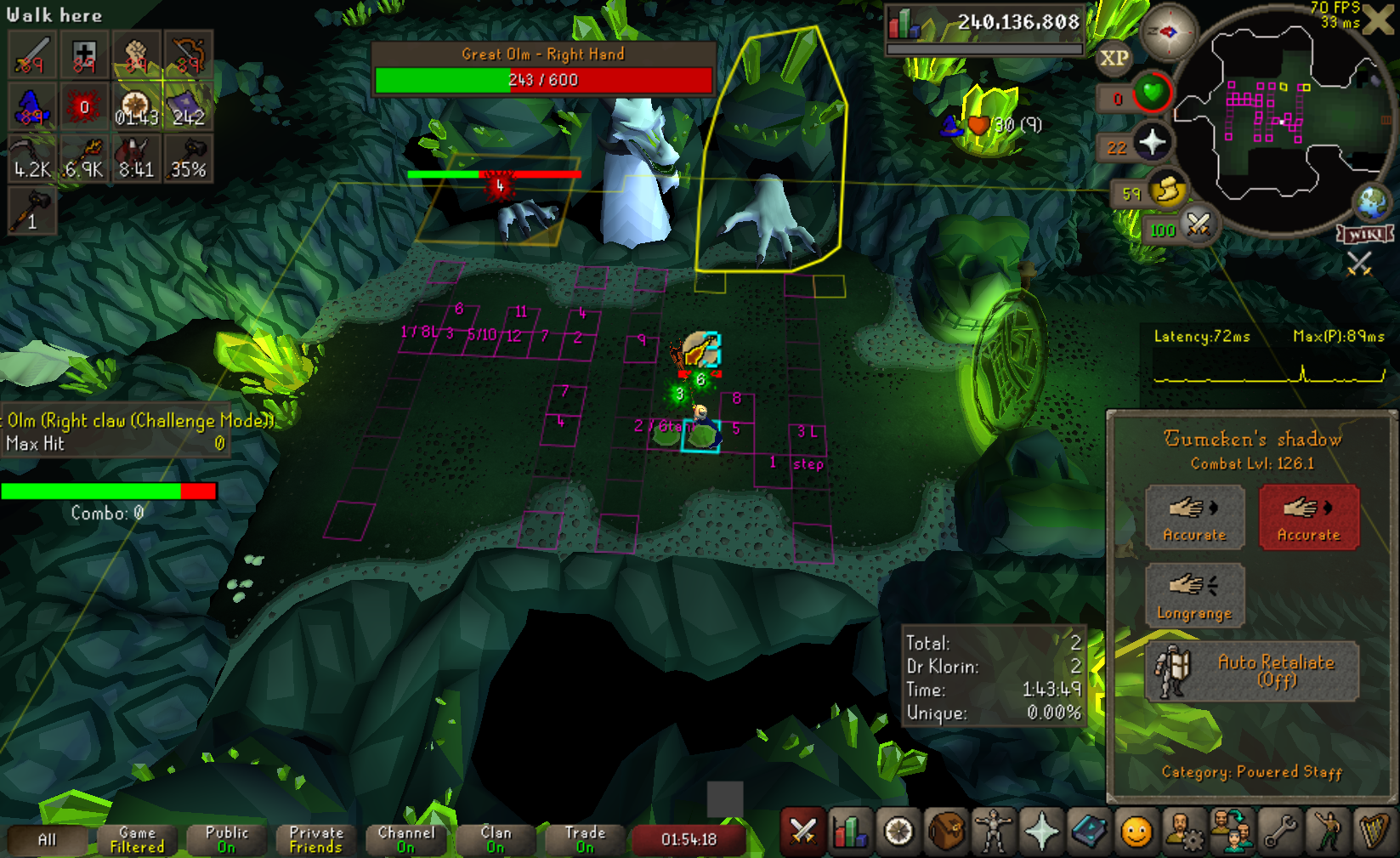Image resolution: width=1400 pixels, height=858 pixels.
Task: Open the Emotes tab
Action: point(1327,832)
